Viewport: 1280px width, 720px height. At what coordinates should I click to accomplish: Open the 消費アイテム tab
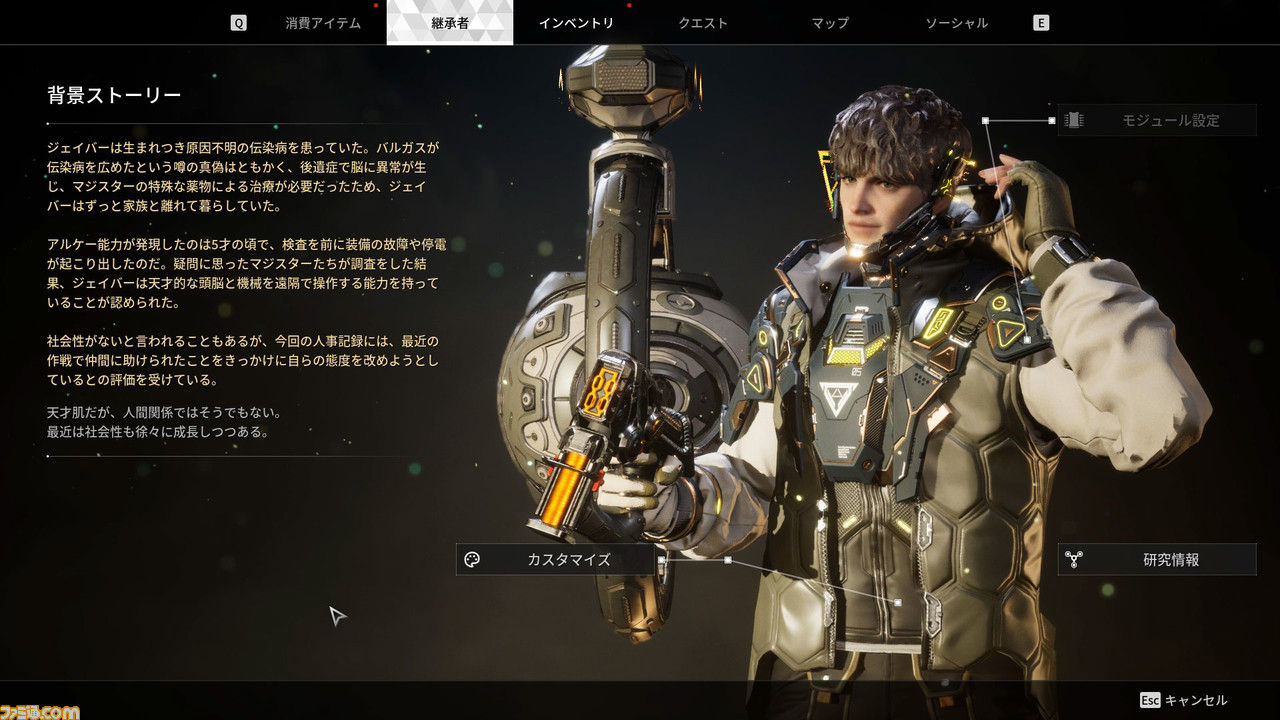pos(322,23)
